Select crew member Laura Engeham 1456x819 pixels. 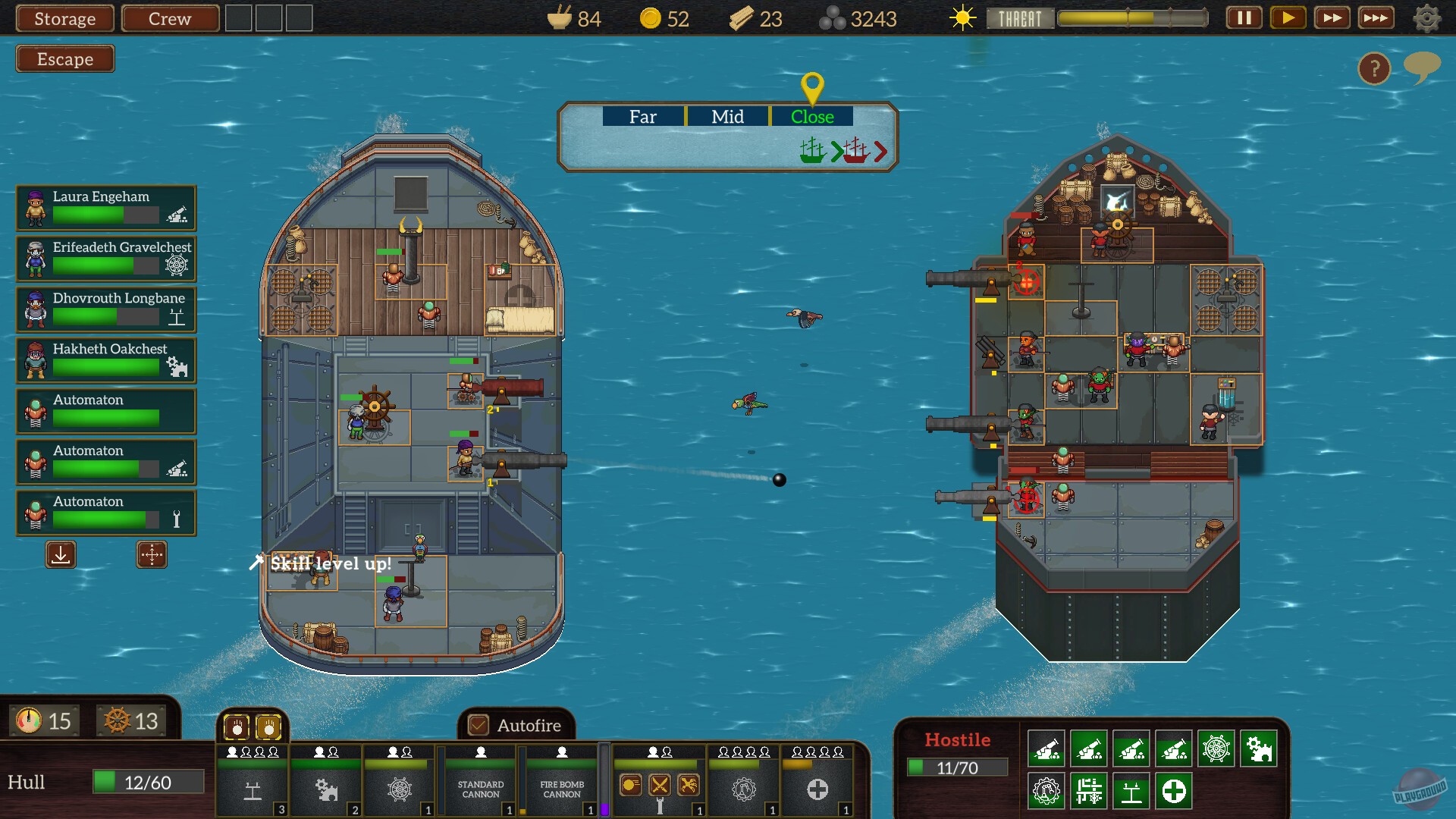(x=105, y=208)
